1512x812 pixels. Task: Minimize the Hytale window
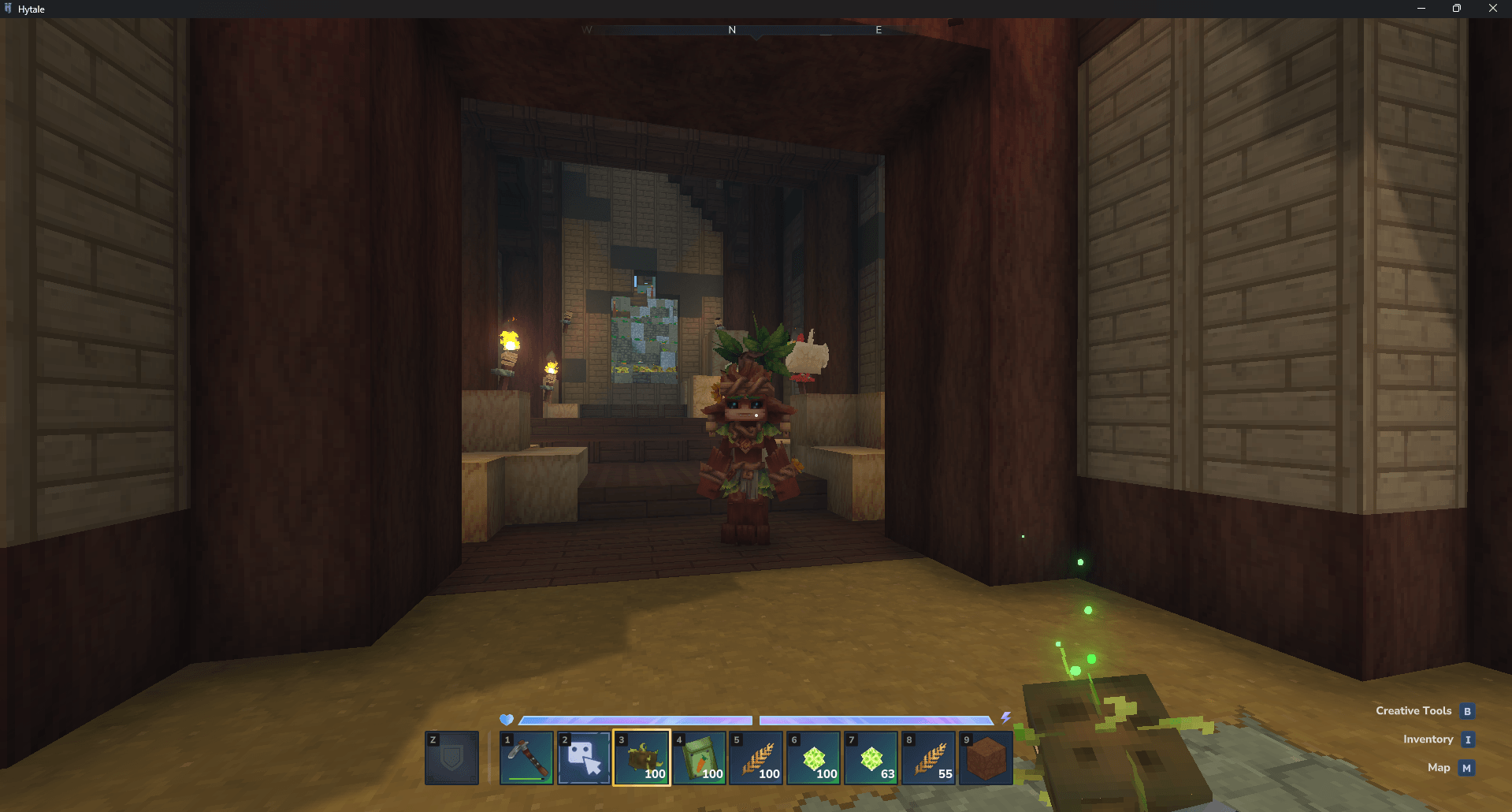[1421, 9]
